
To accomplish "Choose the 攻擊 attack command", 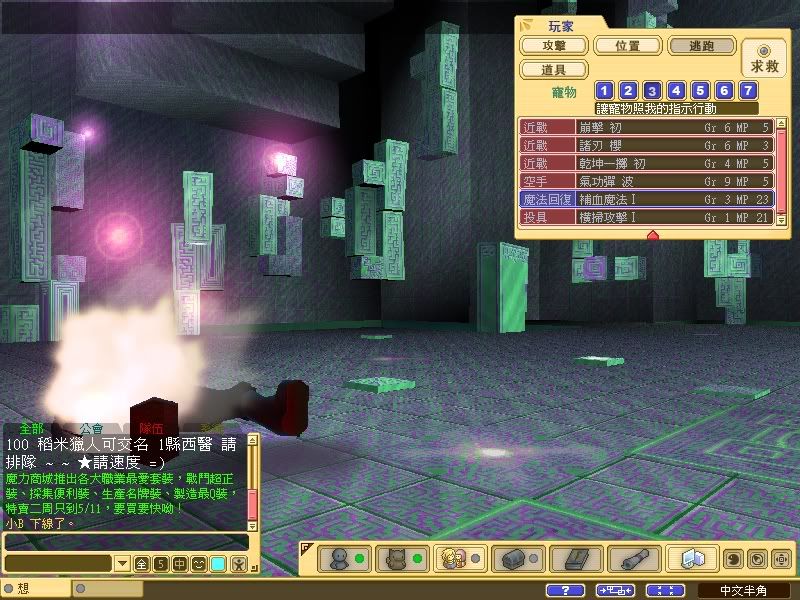I will pyautogui.click(x=553, y=46).
